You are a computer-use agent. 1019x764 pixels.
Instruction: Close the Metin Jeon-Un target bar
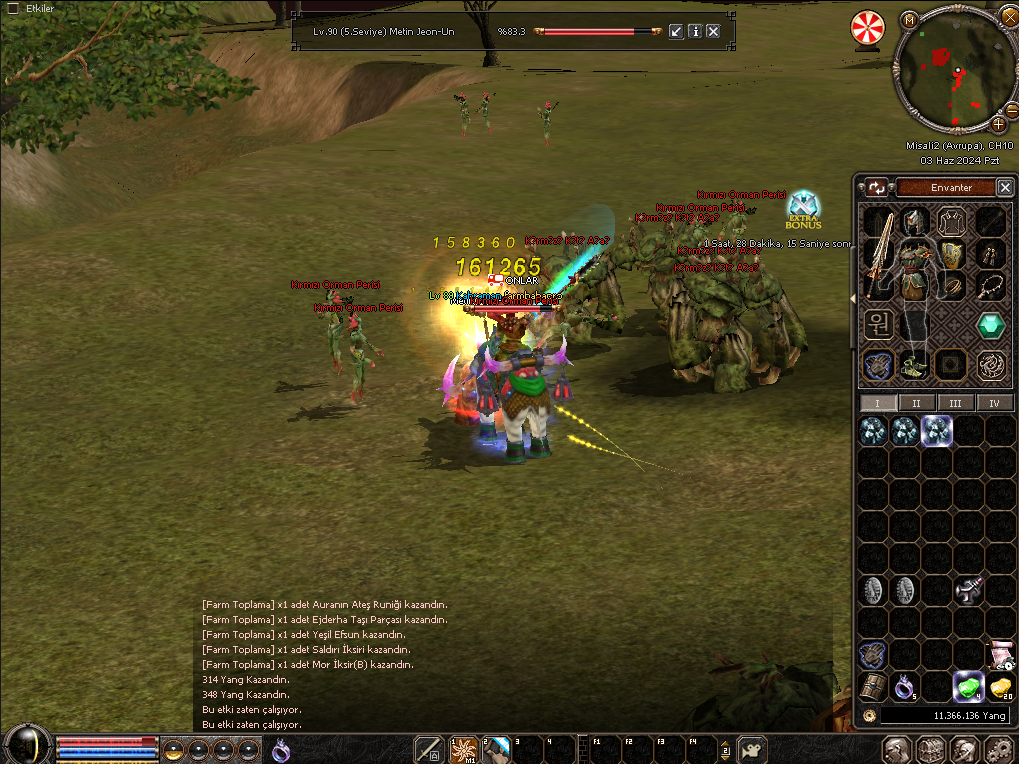[x=713, y=31]
